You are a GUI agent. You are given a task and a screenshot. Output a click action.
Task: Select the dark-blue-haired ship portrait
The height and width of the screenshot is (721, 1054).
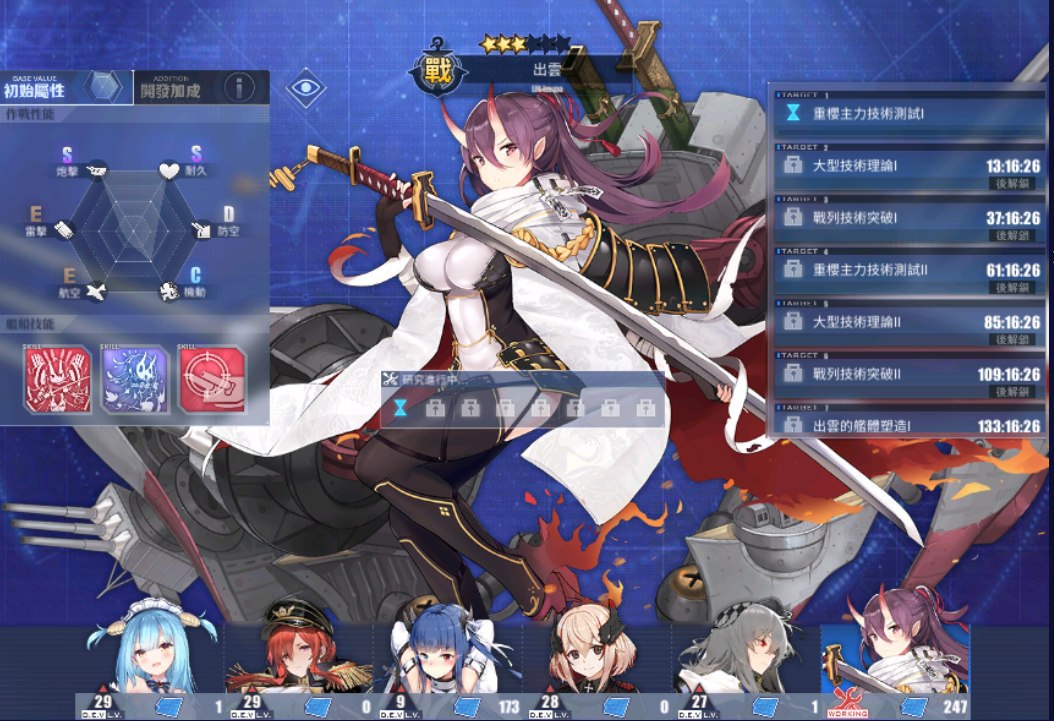446,660
